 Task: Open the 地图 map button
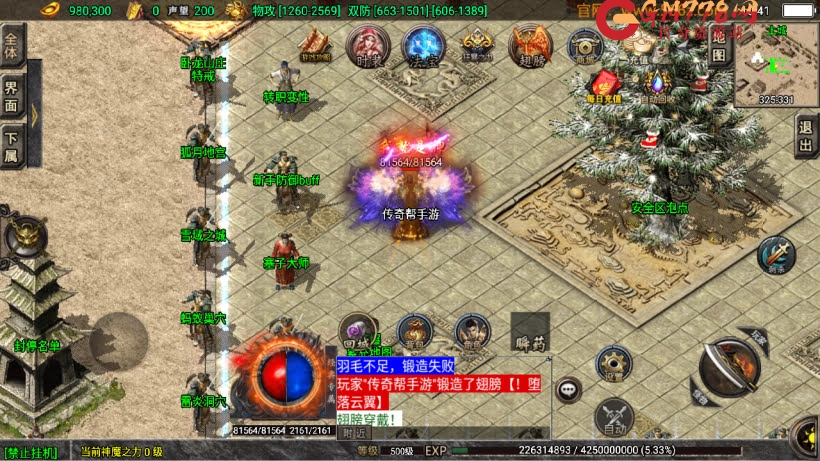tap(718, 46)
